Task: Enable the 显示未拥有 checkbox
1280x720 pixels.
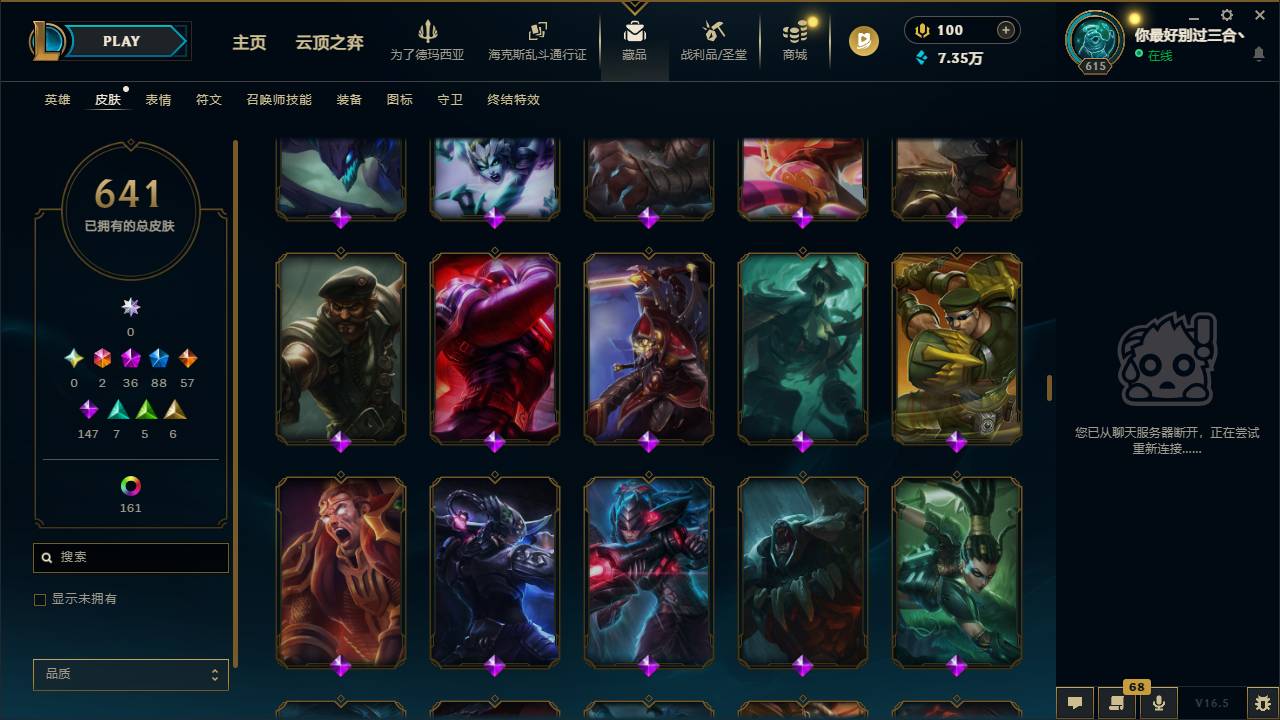Action: (x=40, y=599)
